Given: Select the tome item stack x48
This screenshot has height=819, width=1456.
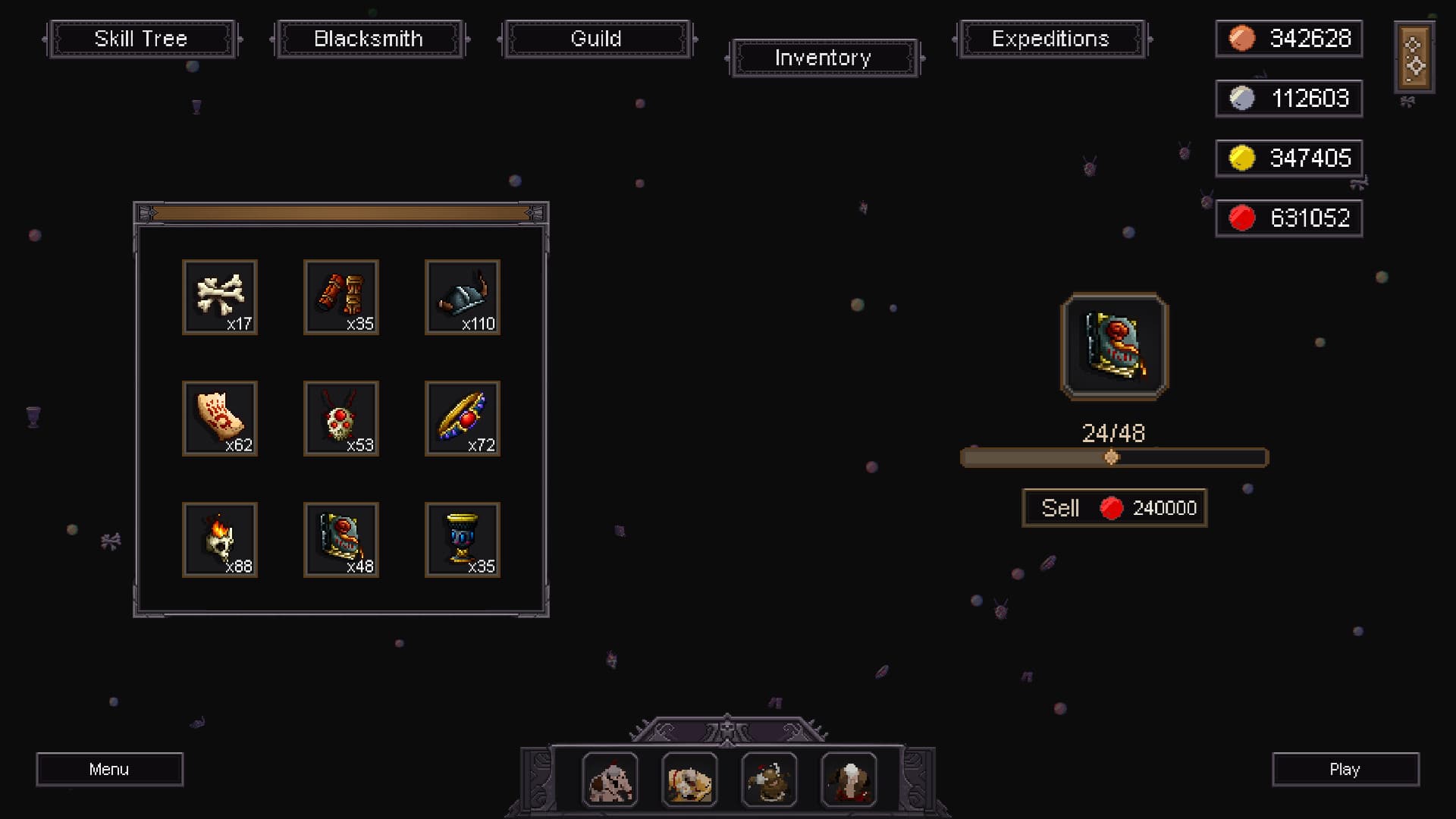Looking at the screenshot, I should pos(340,540).
